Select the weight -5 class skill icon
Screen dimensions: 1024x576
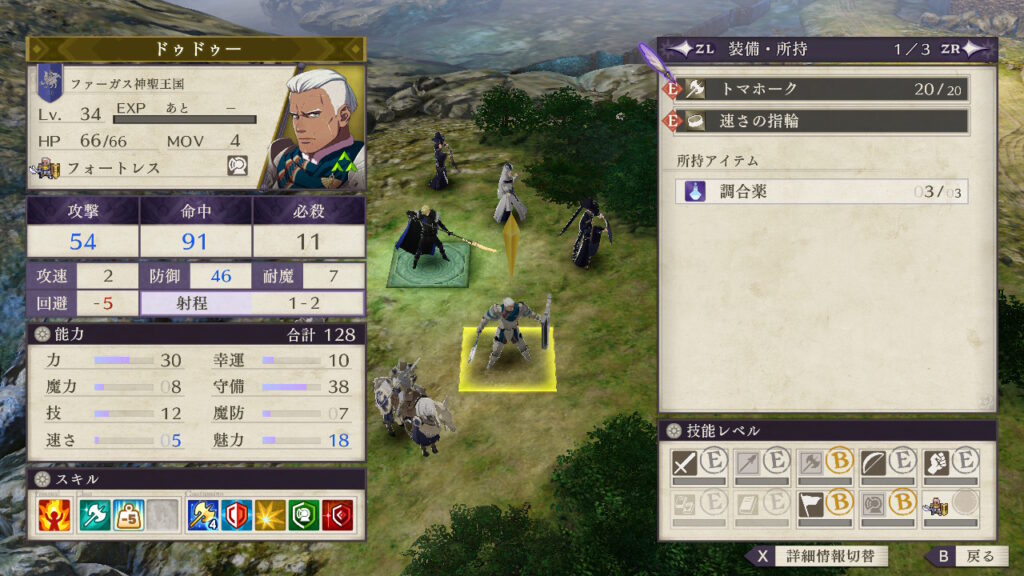click(x=129, y=515)
